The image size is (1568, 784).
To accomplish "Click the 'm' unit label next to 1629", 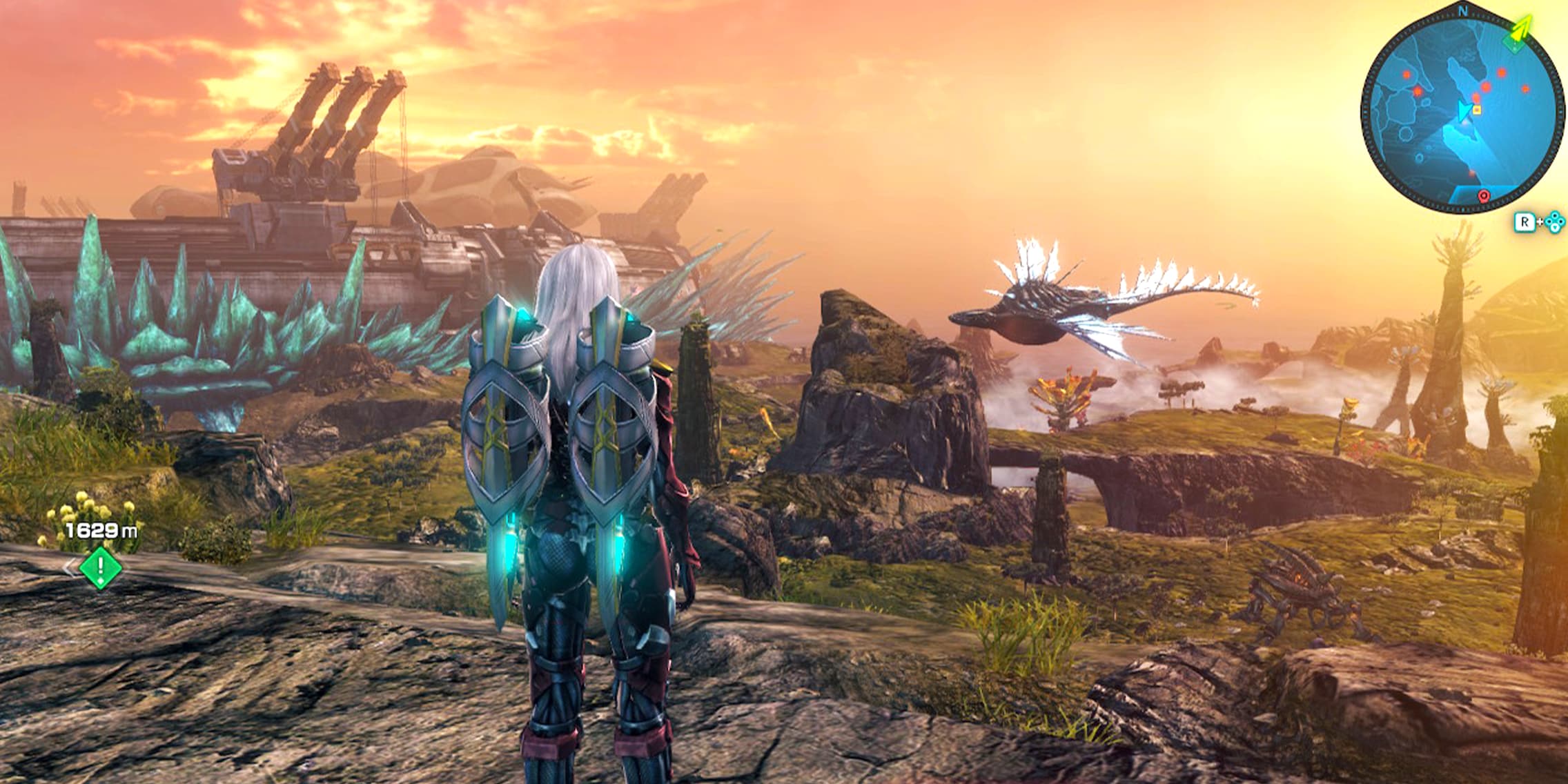I will click(x=129, y=530).
